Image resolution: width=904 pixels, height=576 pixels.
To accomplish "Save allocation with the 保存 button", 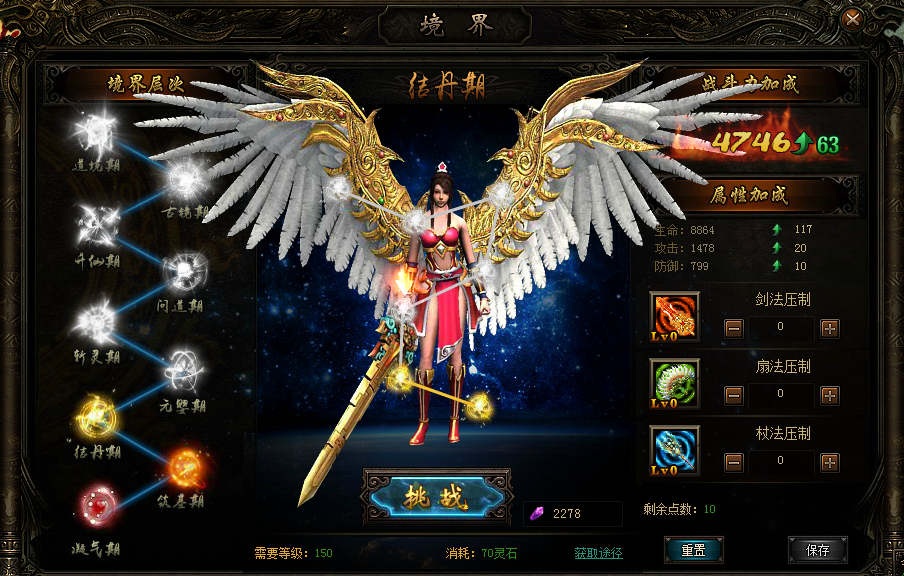I will (x=817, y=550).
